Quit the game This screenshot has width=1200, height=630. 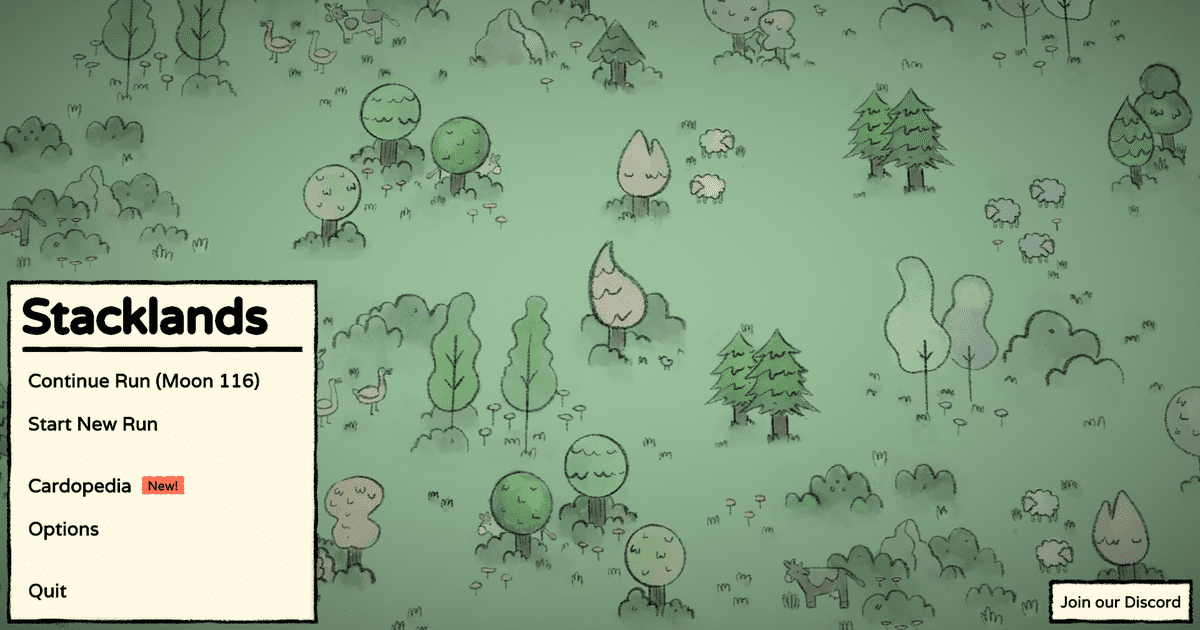[48, 591]
